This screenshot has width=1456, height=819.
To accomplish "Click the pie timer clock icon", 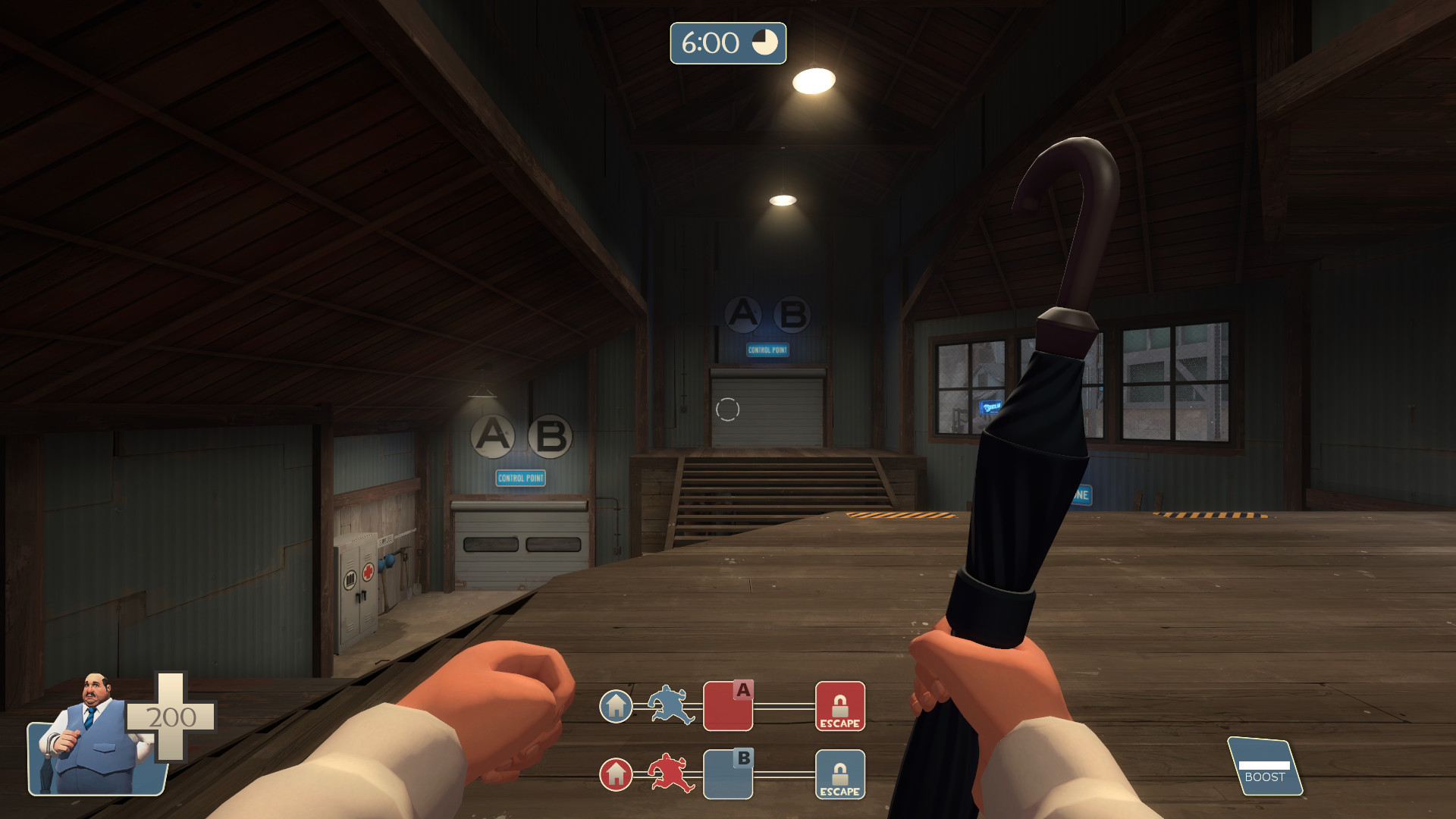I will [x=764, y=43].
